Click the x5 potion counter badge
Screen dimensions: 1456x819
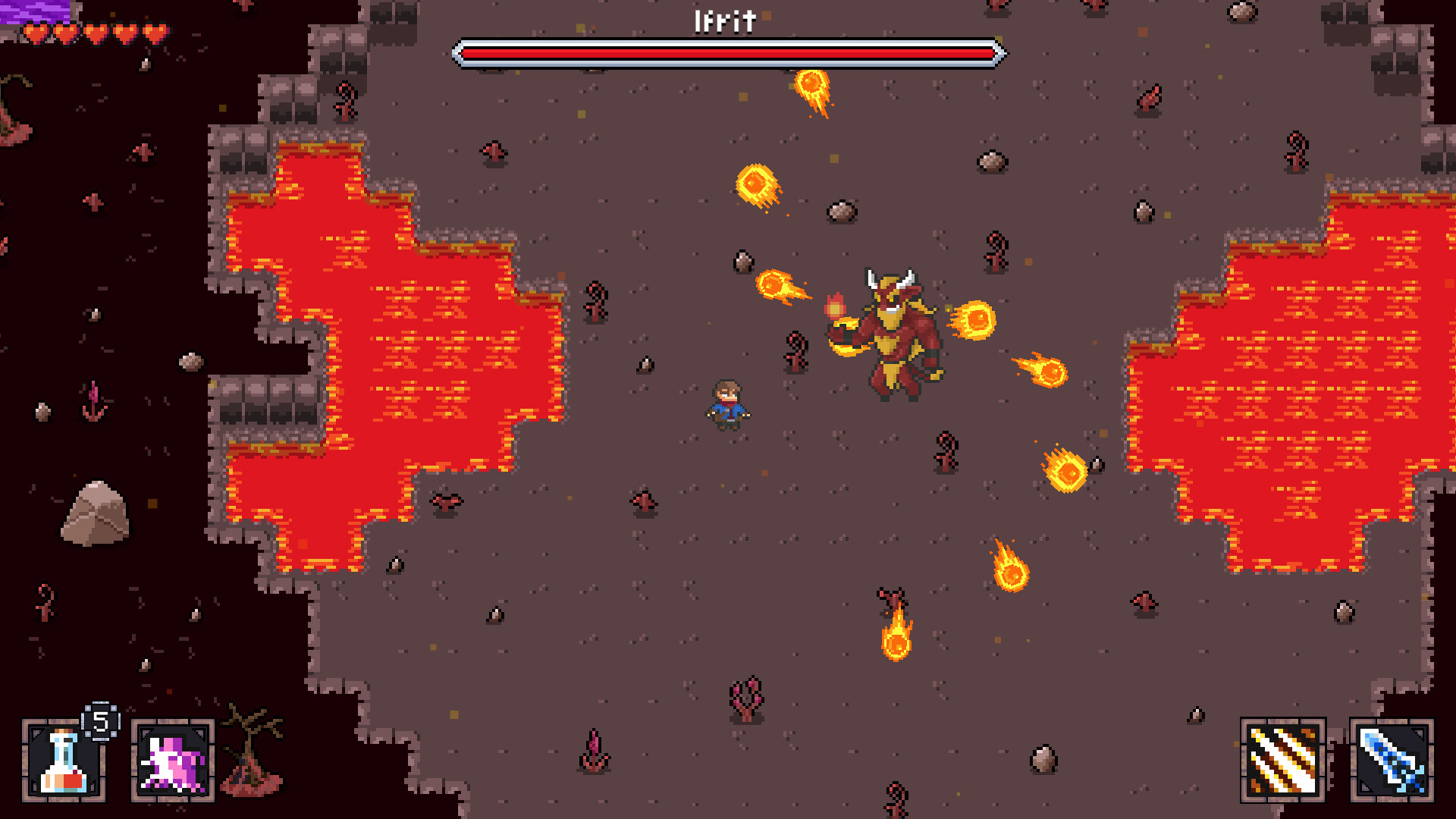99,723
